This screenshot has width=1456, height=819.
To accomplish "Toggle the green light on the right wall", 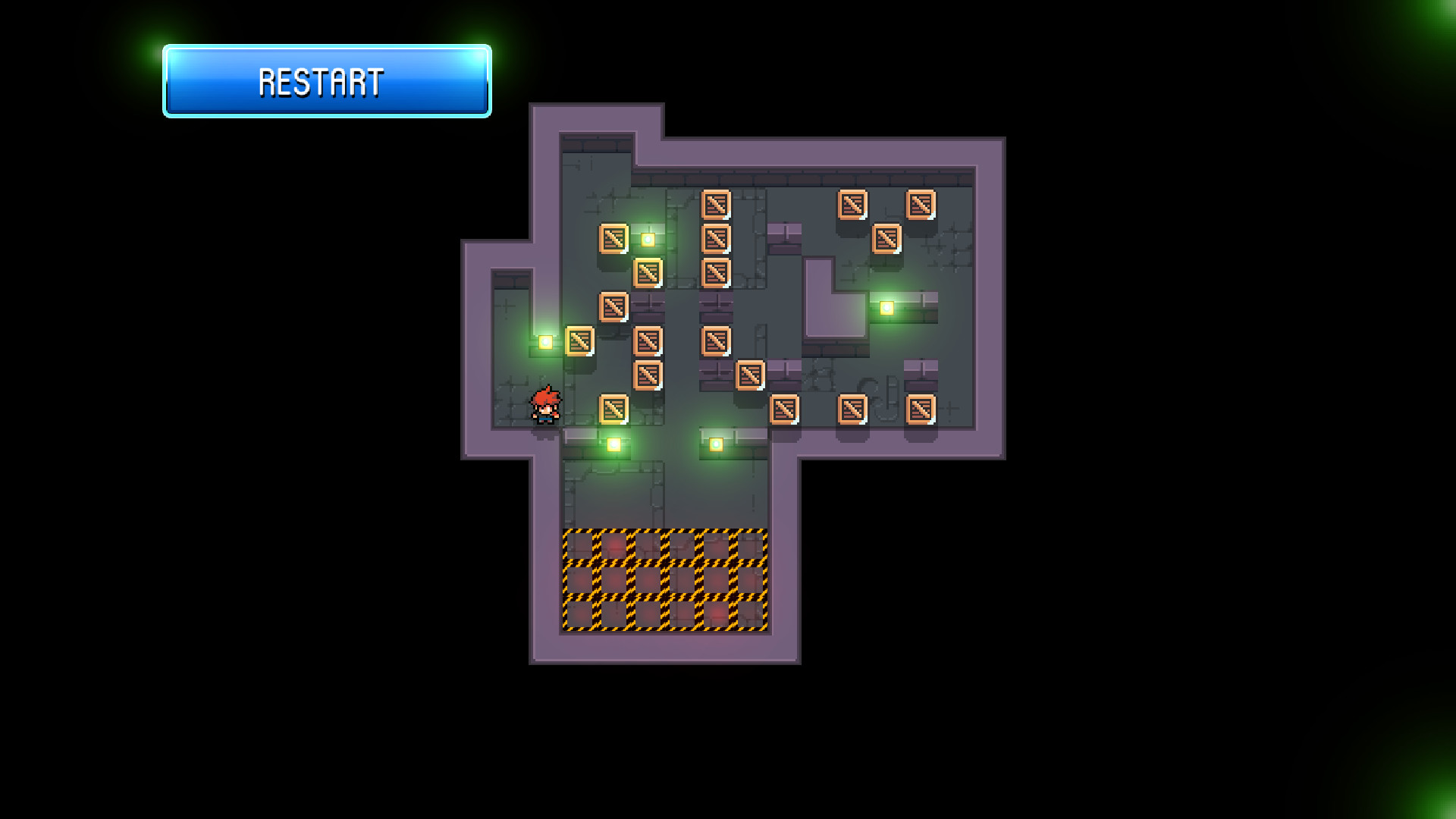I will click(x=885, y=307).
